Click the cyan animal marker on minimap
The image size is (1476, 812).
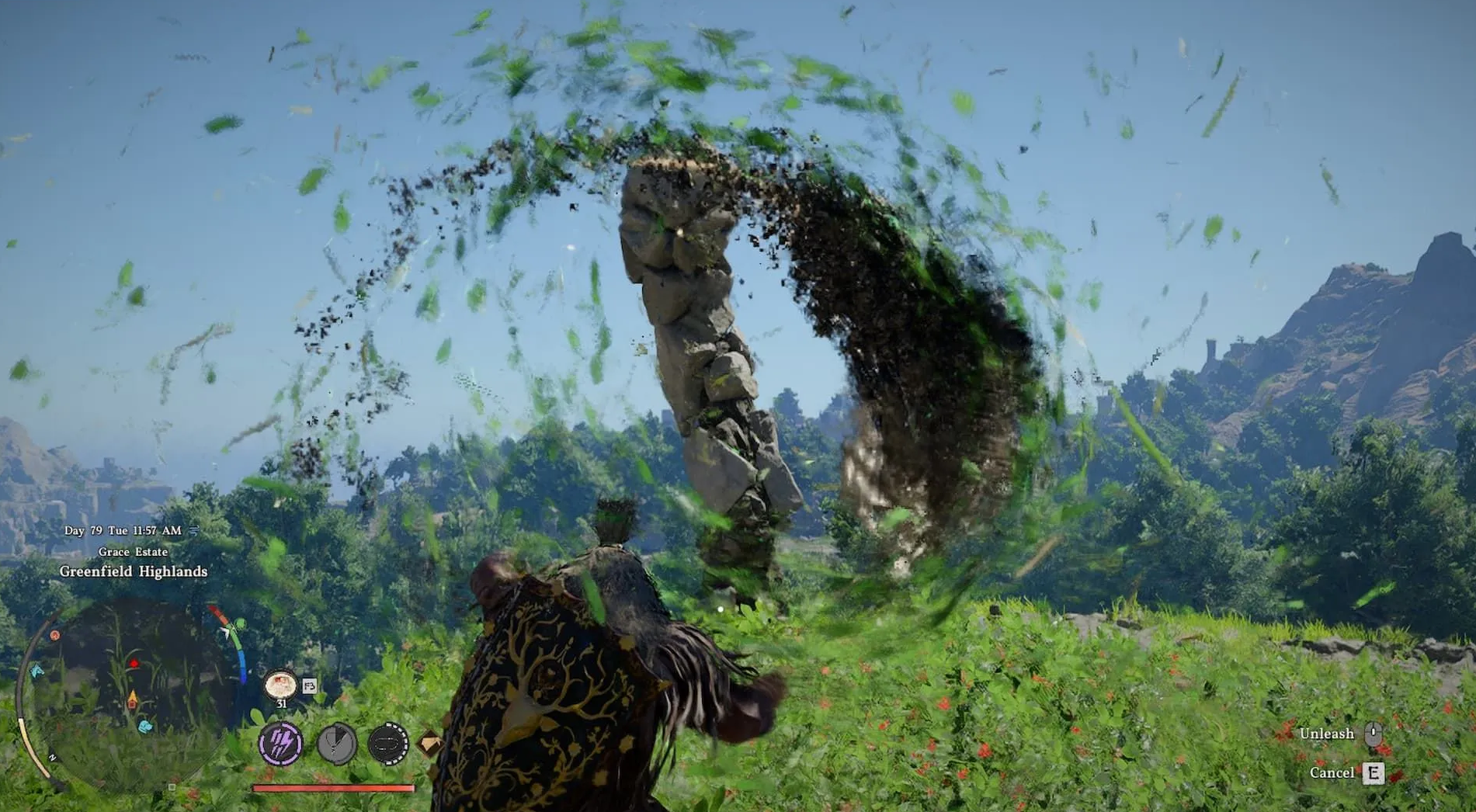point(144,727)
